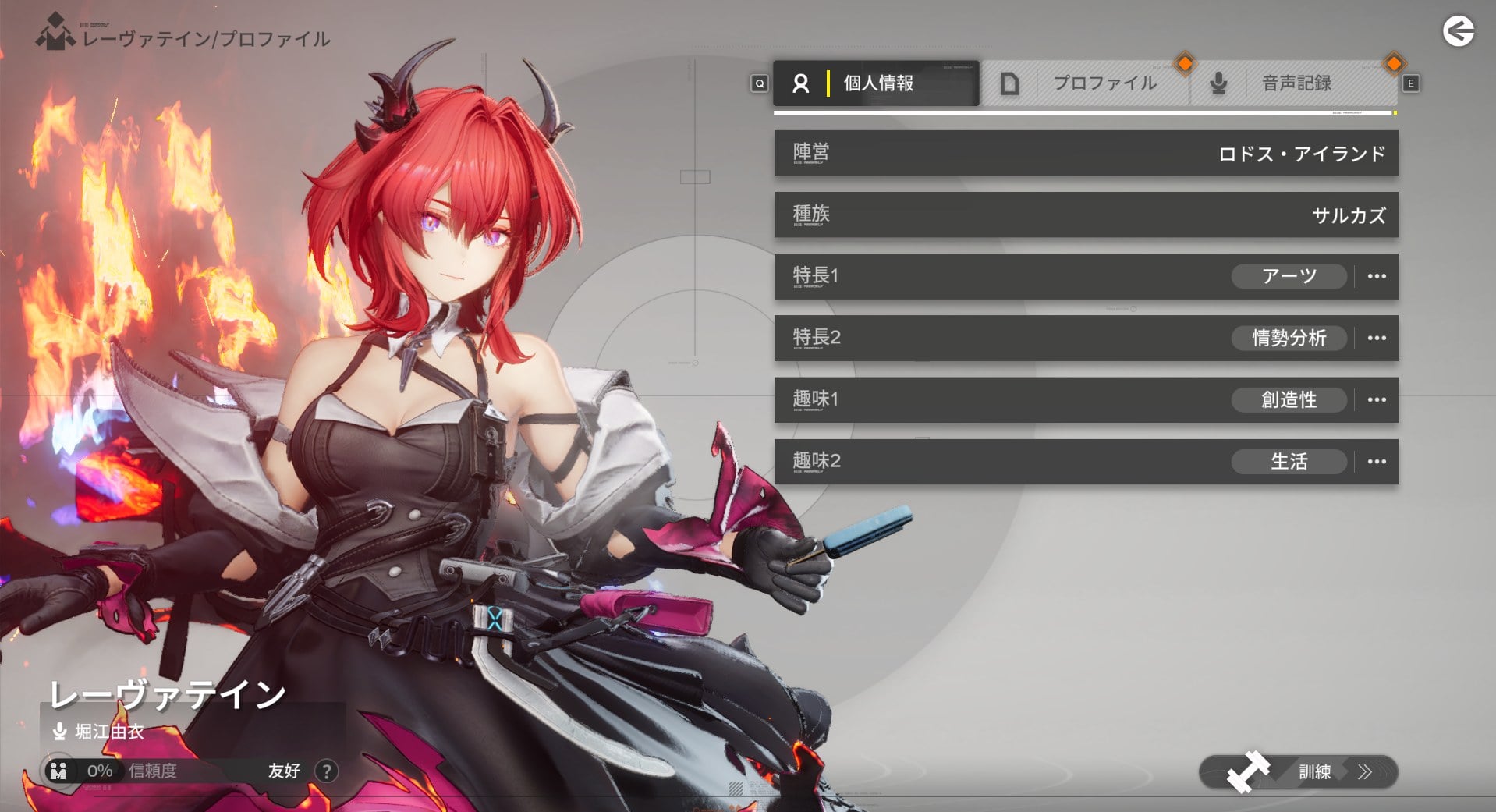
Task: Select the 種族 サルカズ row
Action: point(1086,215)
